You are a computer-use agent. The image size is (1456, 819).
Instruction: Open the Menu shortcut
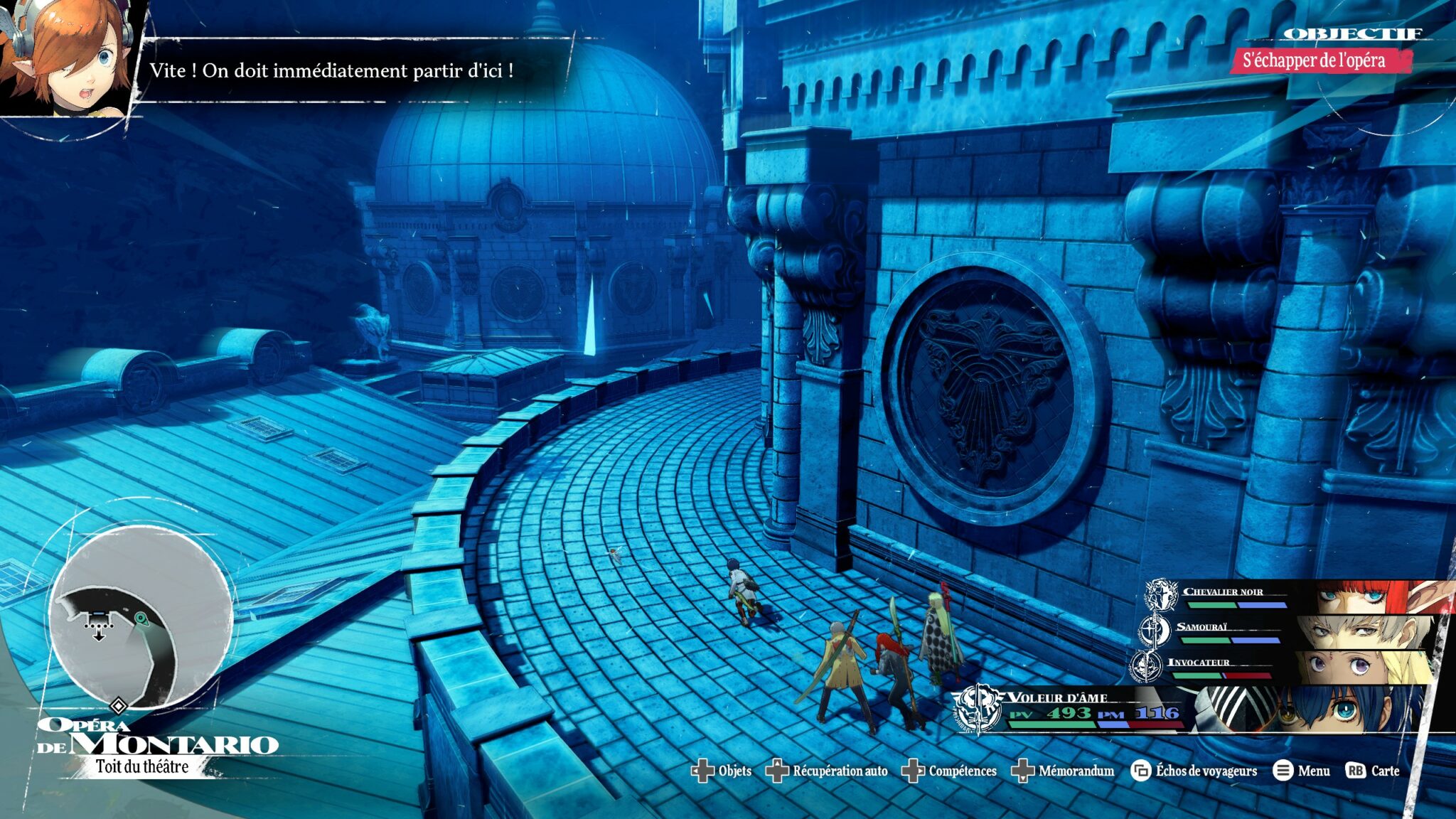[x=1302, y=771]
